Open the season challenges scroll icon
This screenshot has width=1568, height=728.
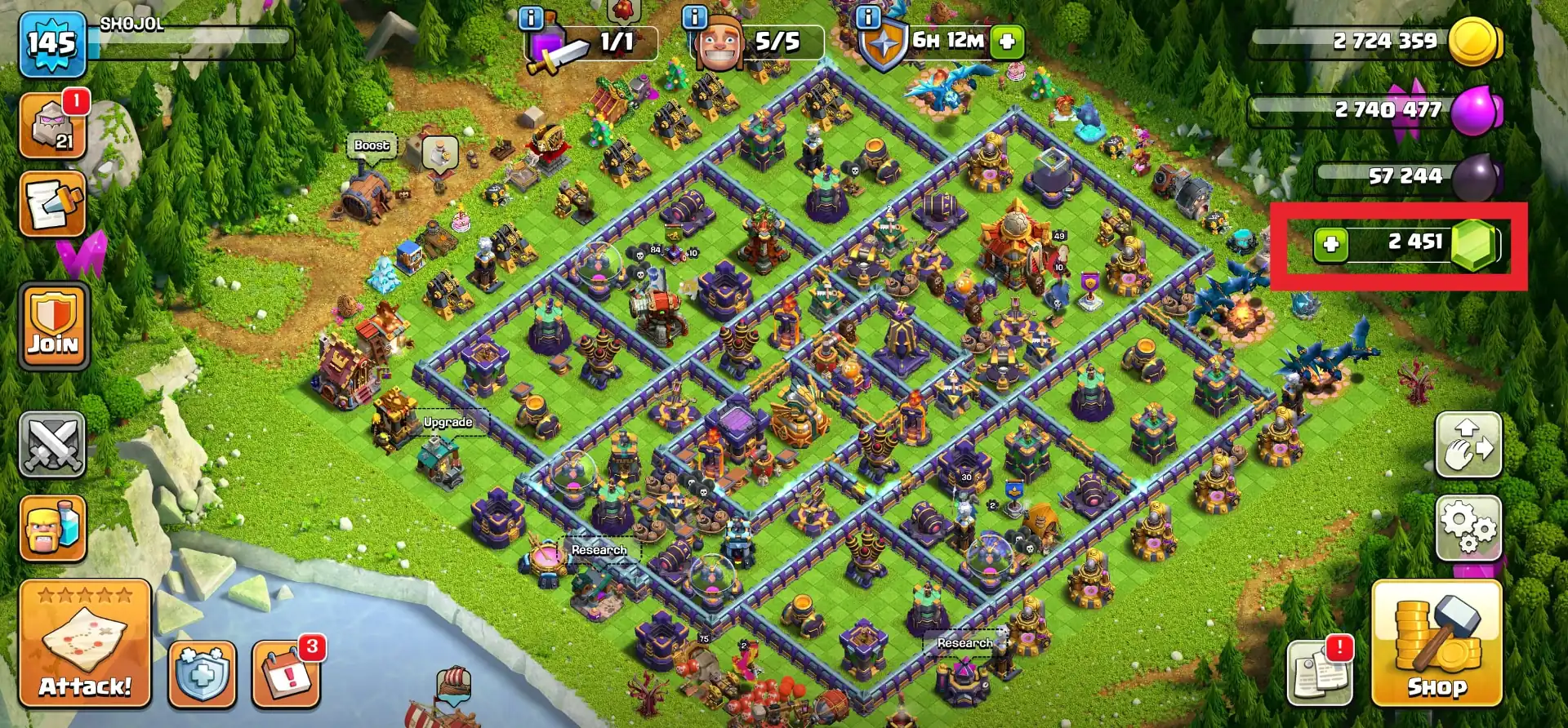(x=52, y=206)
